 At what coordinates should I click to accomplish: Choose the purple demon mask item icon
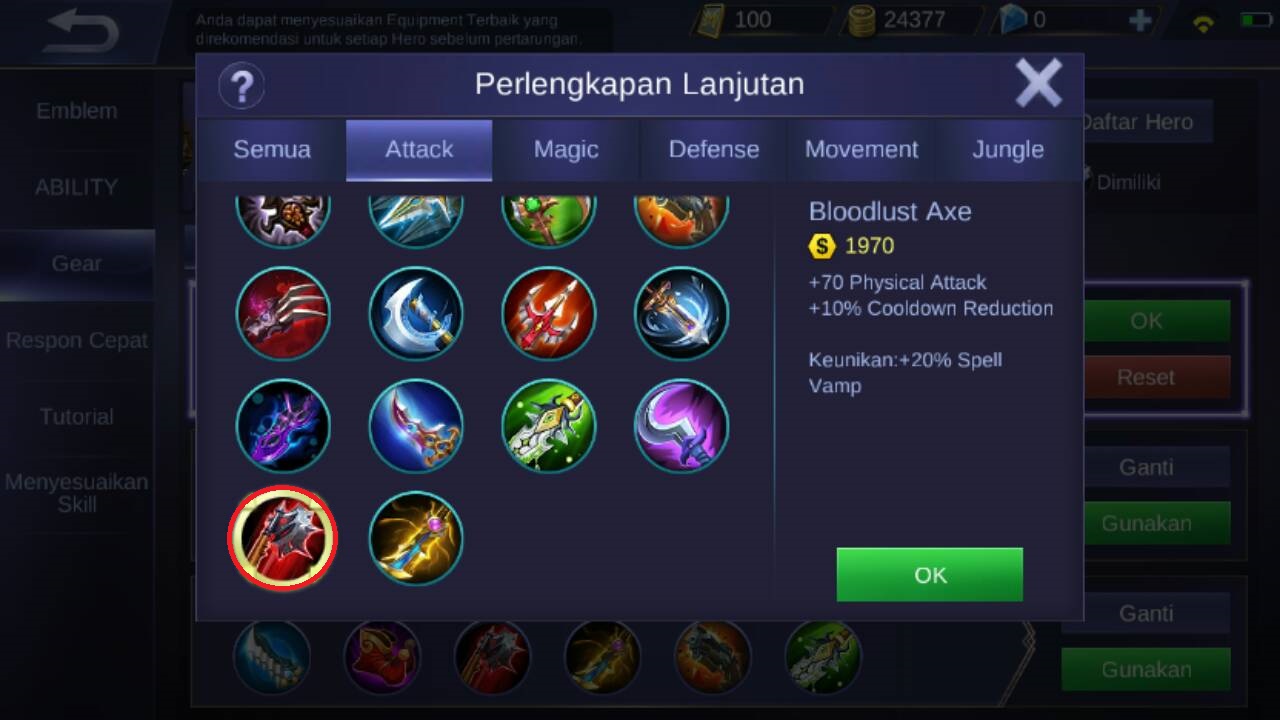pos(283,426)
